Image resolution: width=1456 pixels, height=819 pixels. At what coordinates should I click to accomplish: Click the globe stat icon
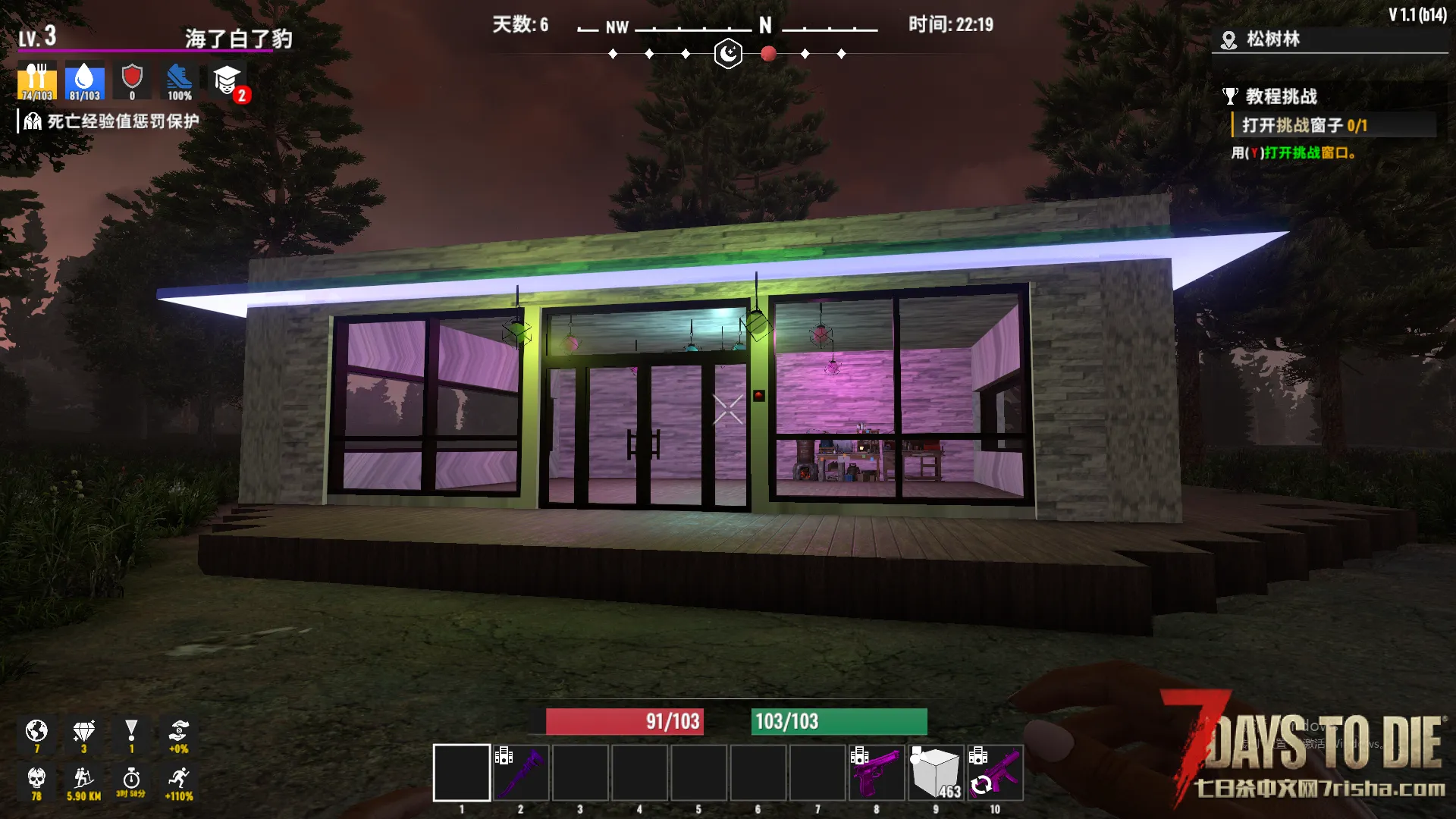pyautogui.click(x=36, y=733)
